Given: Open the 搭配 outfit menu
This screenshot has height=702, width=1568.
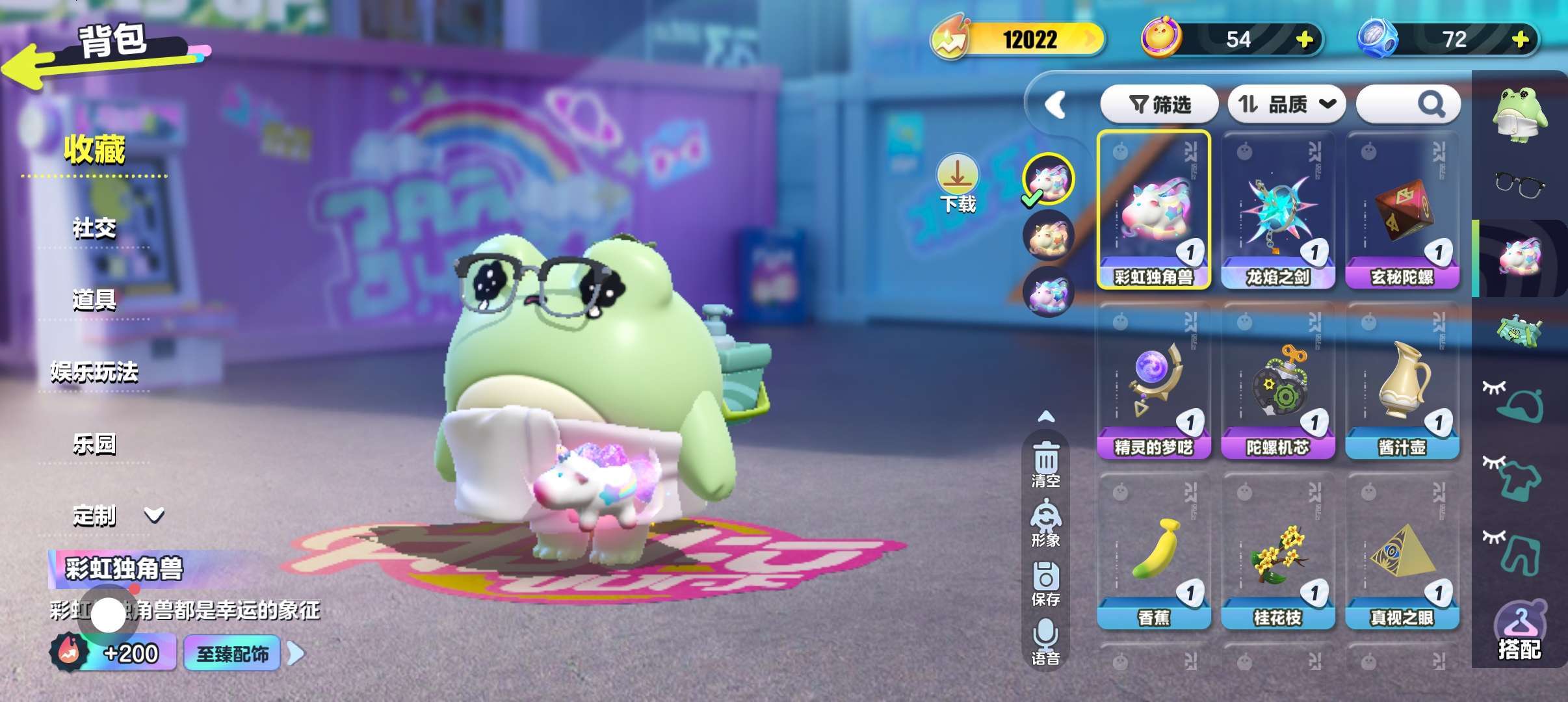Looking at the screenshot, I should 1519,632.
